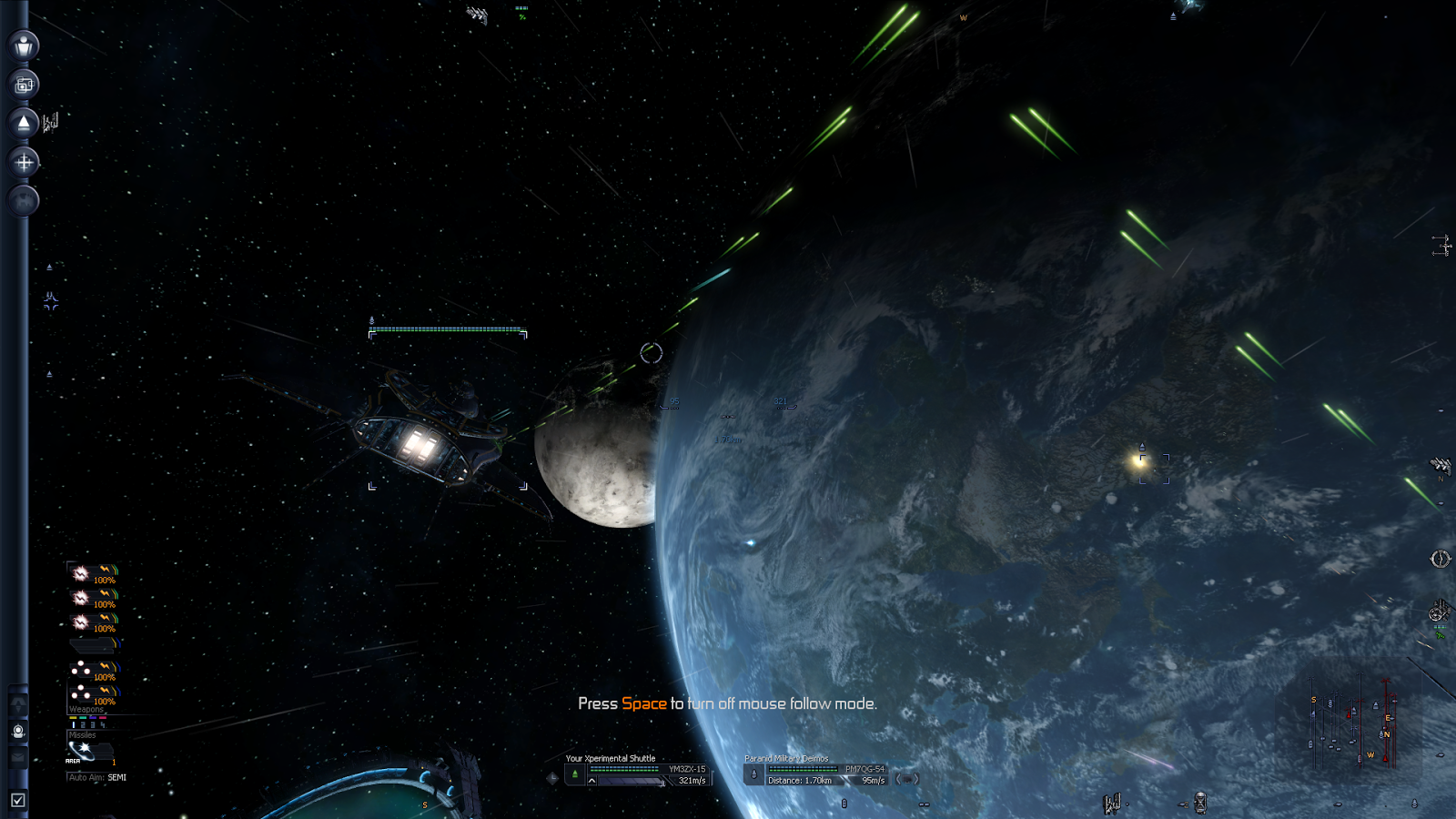Viewport: 1456px width, 819px height.
Task: Click the astronaut helmet sidebar icon
Action: (x=18, y=732)
